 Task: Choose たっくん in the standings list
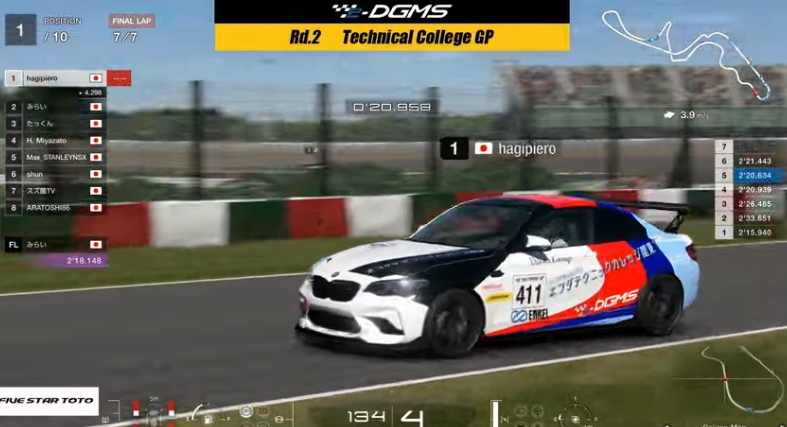[55, 123]
